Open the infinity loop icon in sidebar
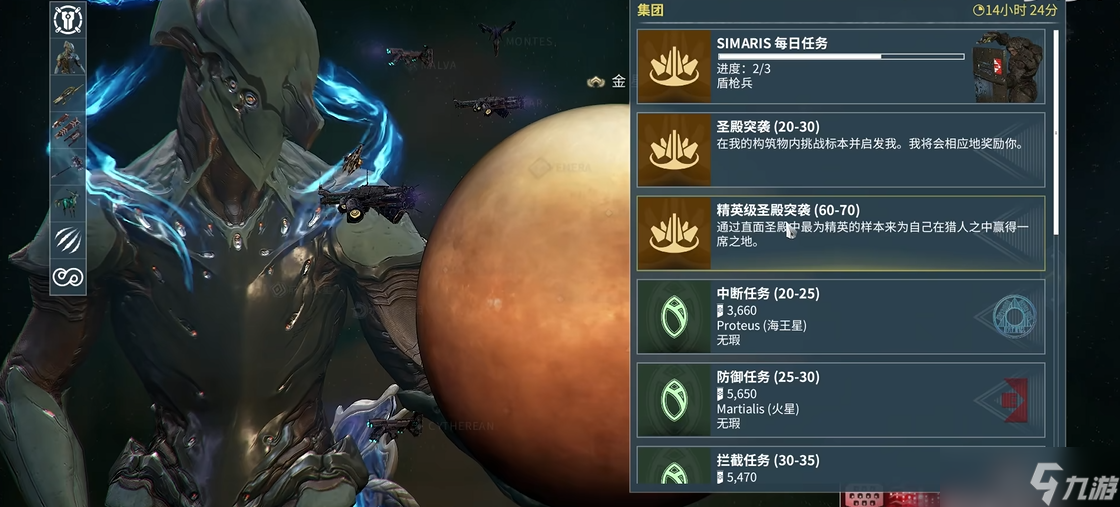The height and width of the screenshot is (507, 1120). point(68,275)
